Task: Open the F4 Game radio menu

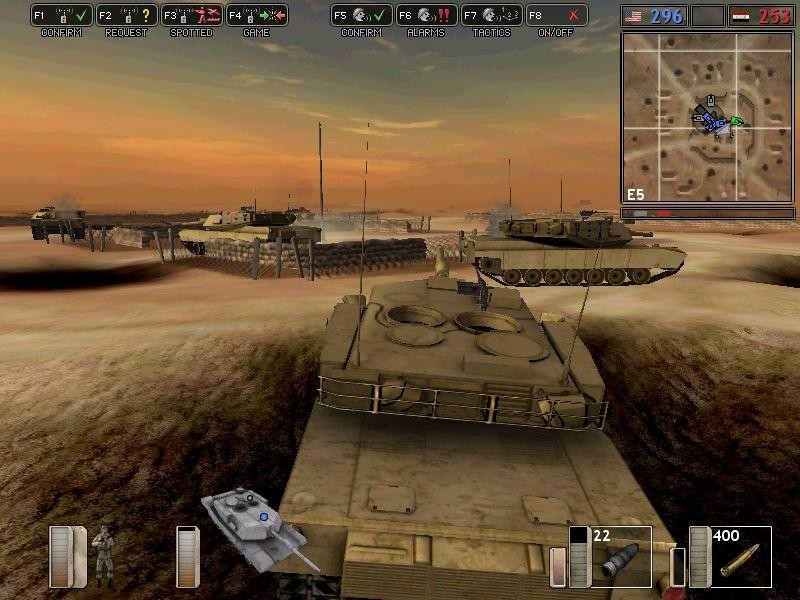Action: click(x=256, y=15)
